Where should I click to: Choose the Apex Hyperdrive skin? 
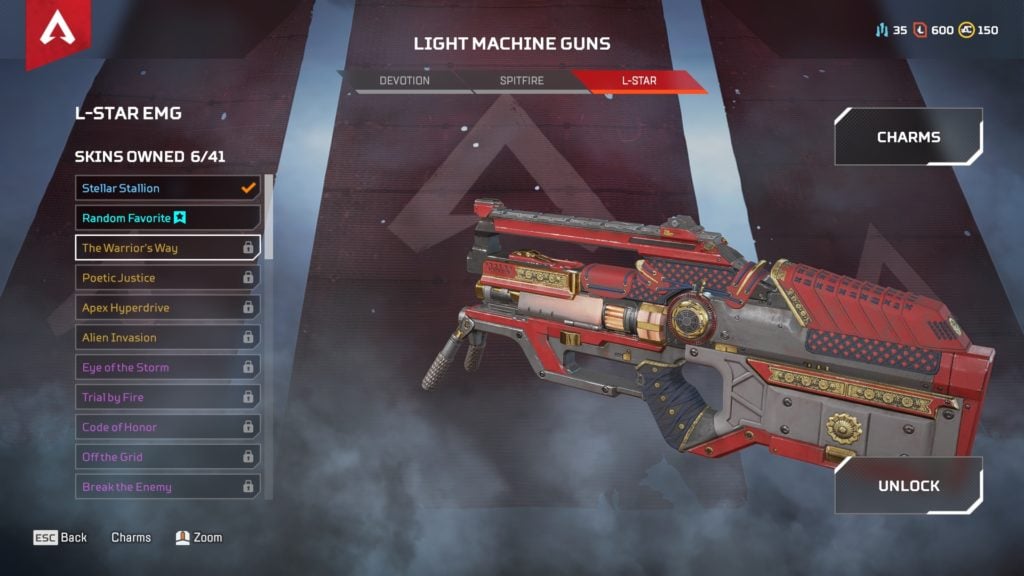tap(168, 307)
